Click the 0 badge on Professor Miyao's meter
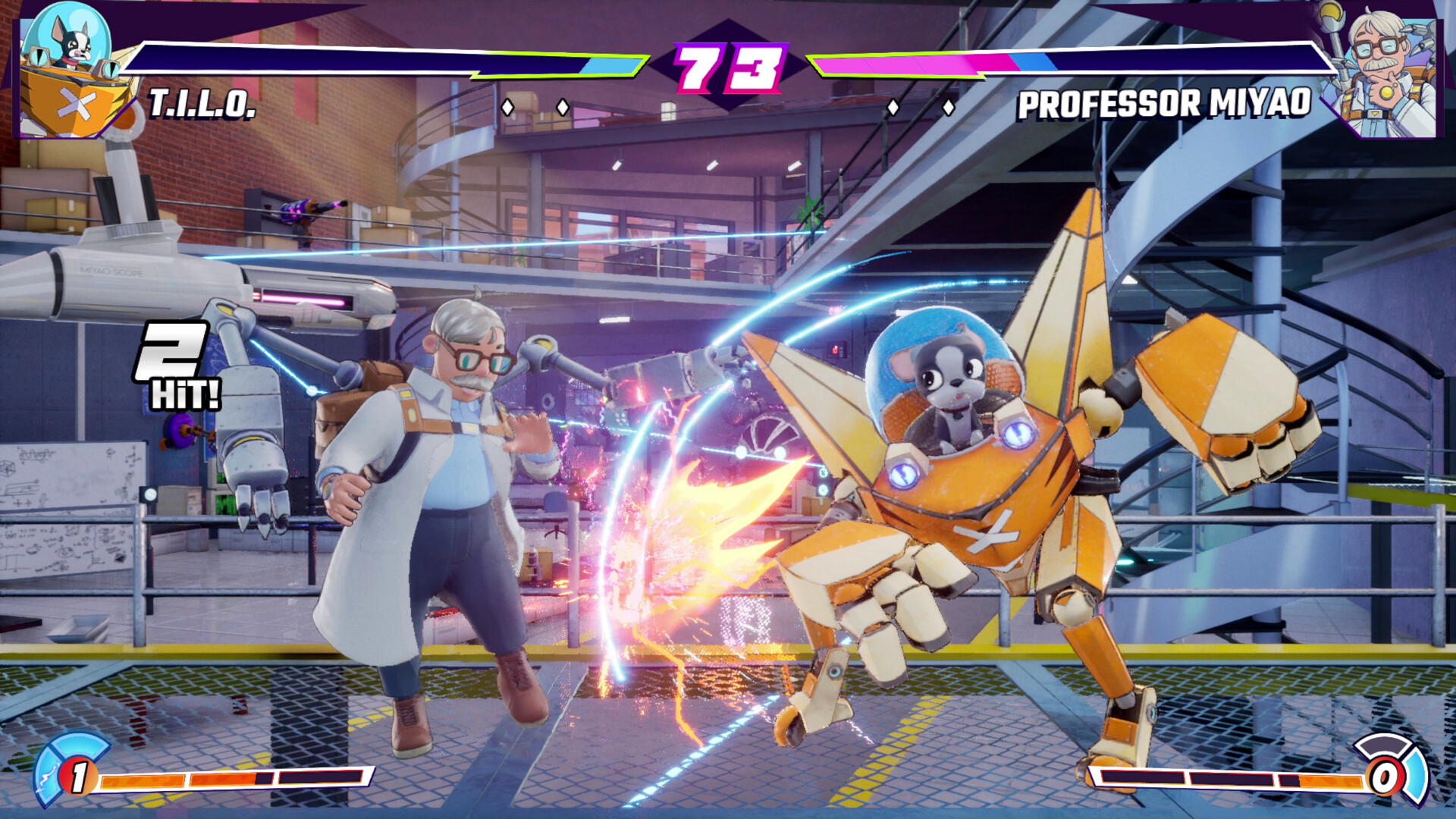This screenshot has width=1456, height=819. [x=1384, y=776]
